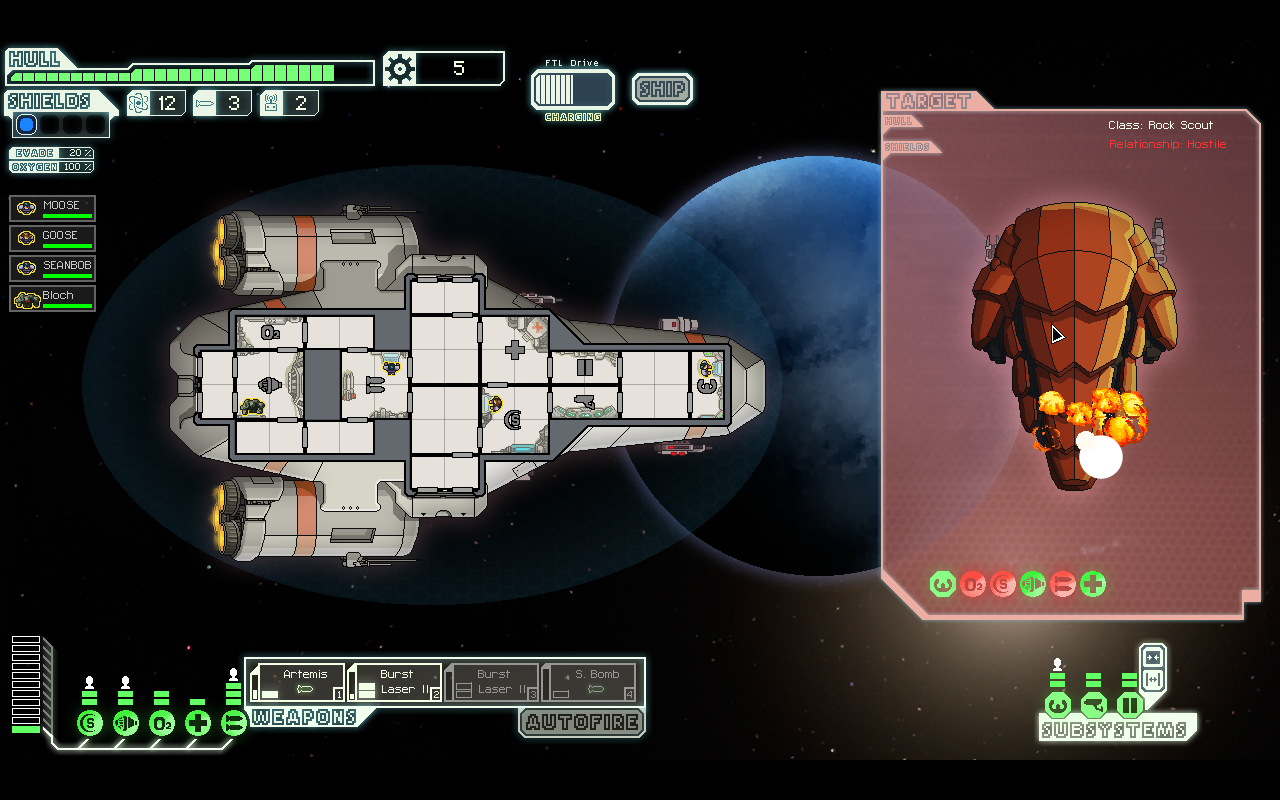The height and width of the screenshot is (800, 1280).
Task: Click the Weapons system missile icon
Action: tap(233, 721)
